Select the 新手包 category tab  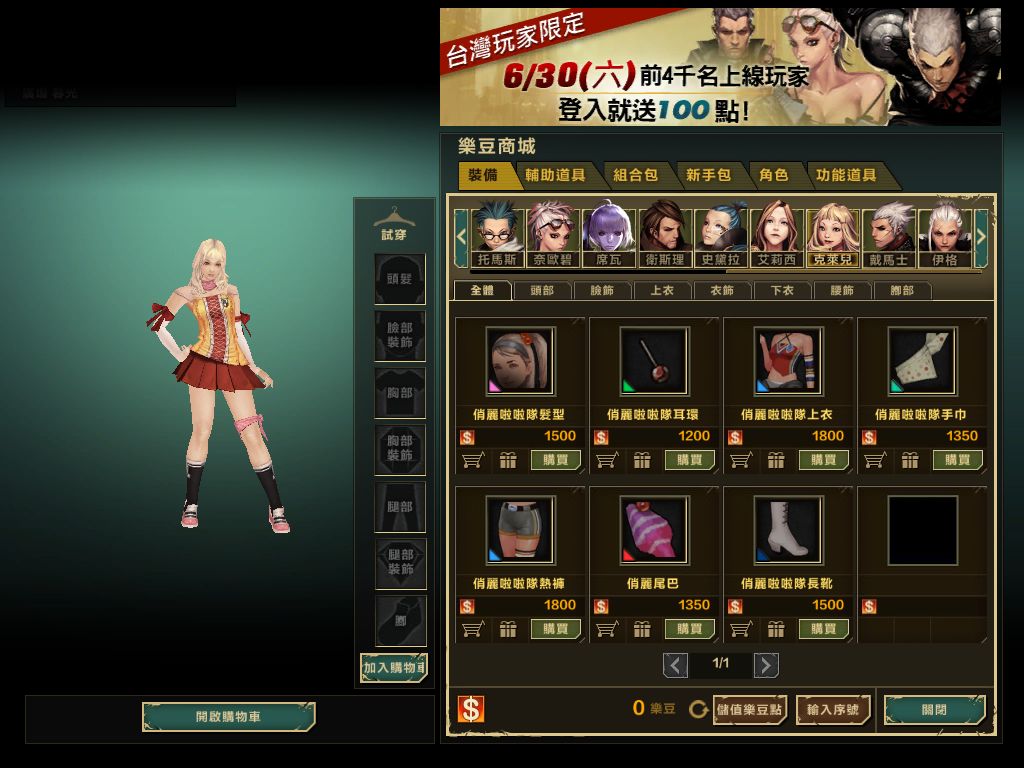tap(708, 175)
